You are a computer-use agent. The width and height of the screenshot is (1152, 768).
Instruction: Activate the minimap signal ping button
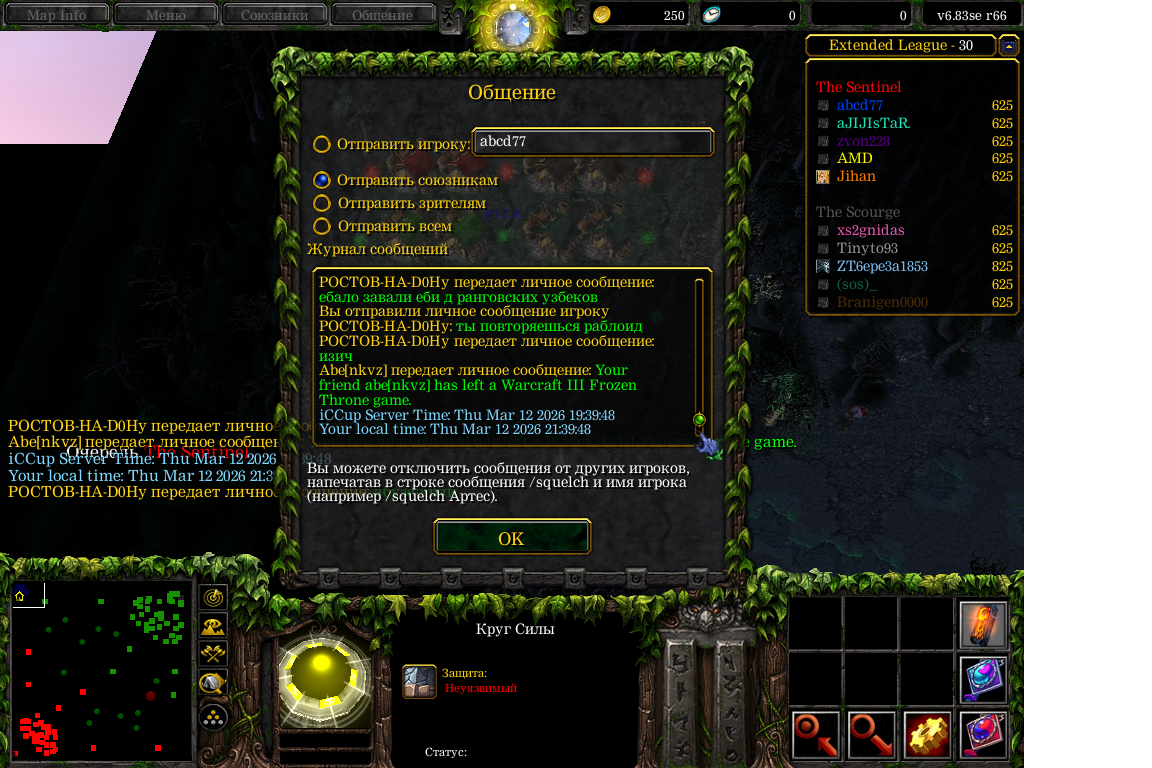coord(213,597)
